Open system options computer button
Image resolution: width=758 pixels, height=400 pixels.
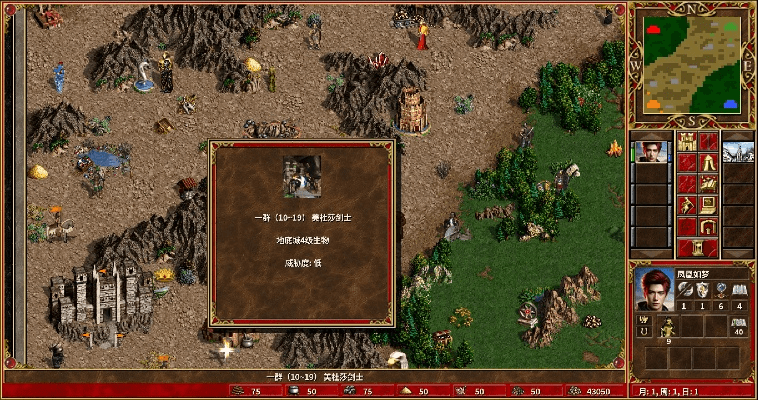[x=708, y=205]
